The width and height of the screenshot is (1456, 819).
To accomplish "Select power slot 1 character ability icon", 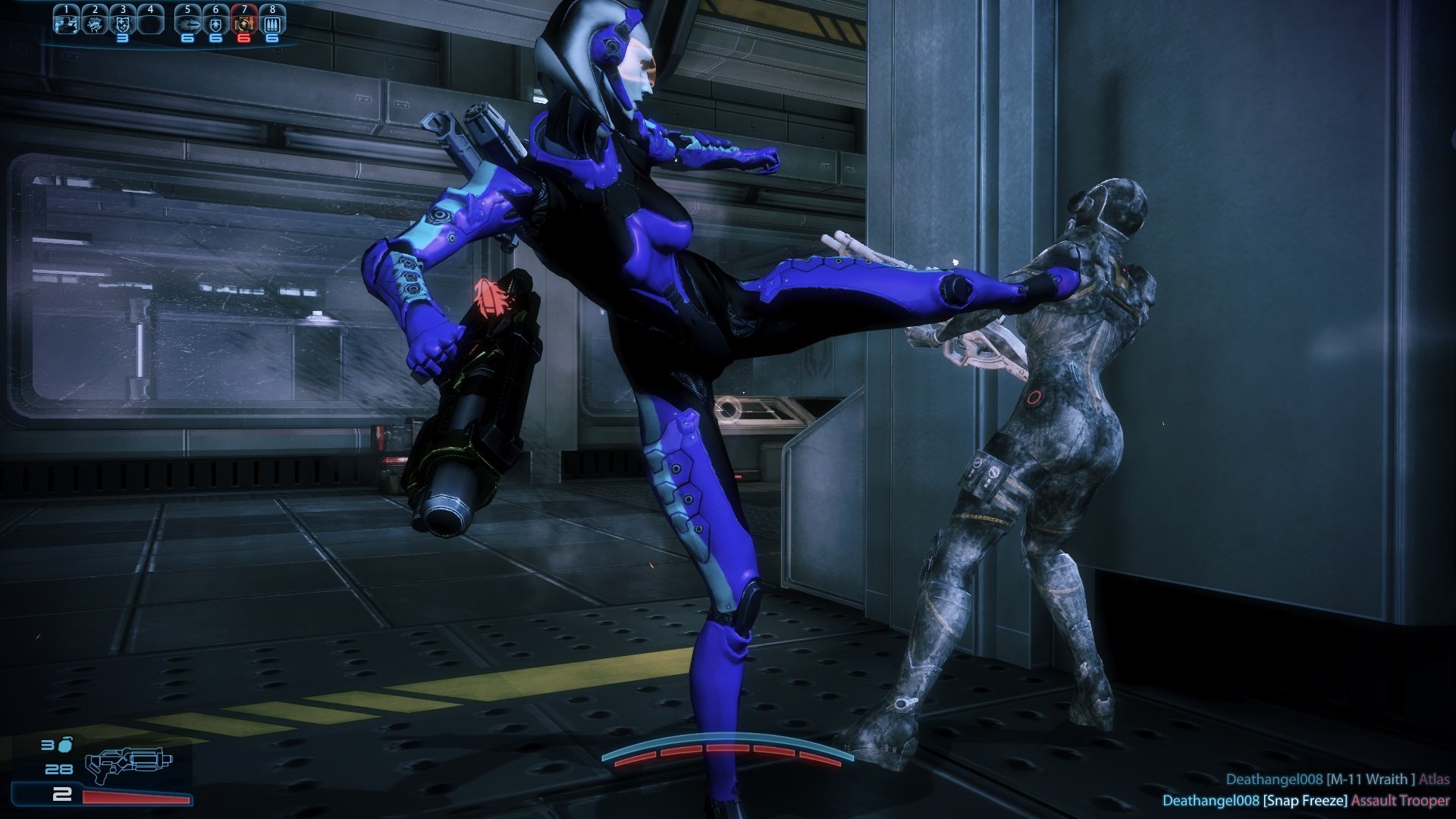I will [67, 24].
